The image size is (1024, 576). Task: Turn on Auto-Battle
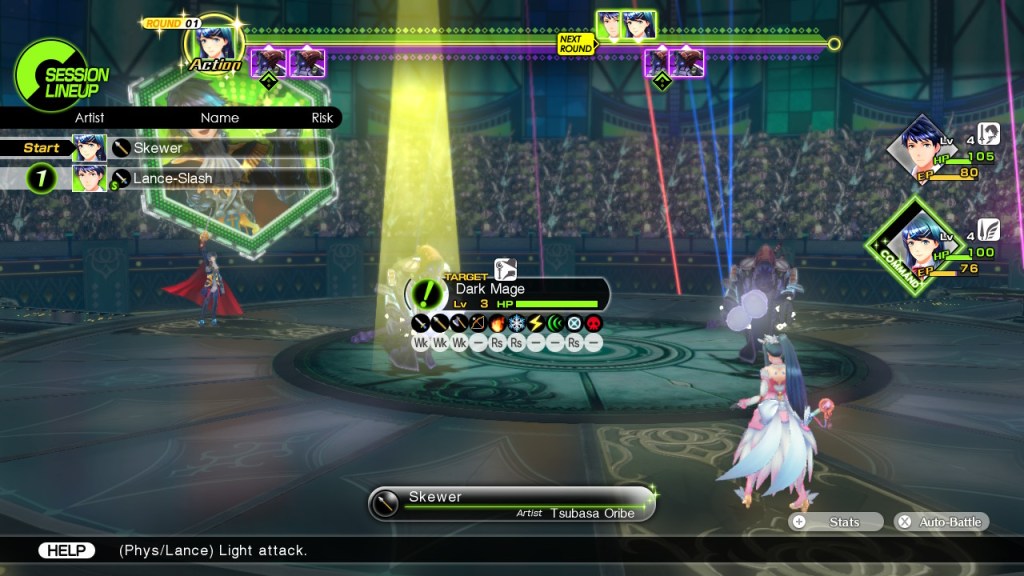coord(941,522)
